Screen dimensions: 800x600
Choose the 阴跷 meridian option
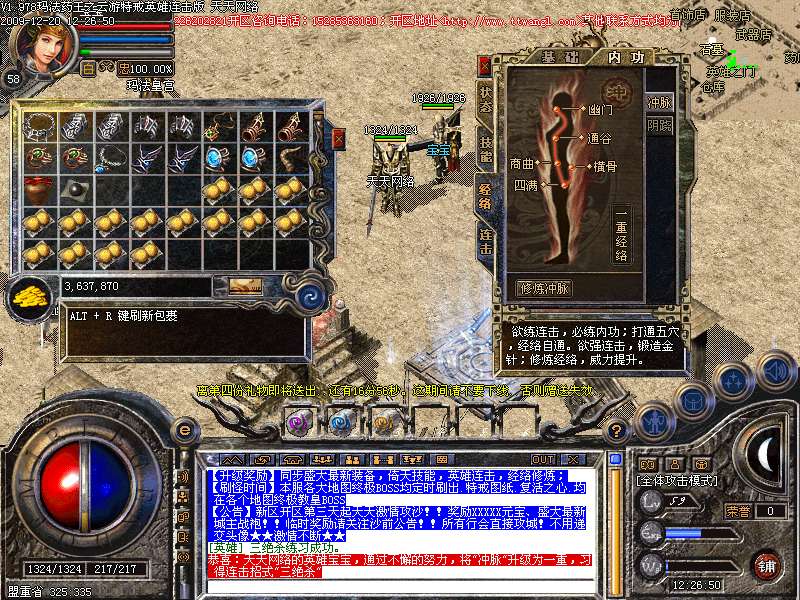(660, 126)
